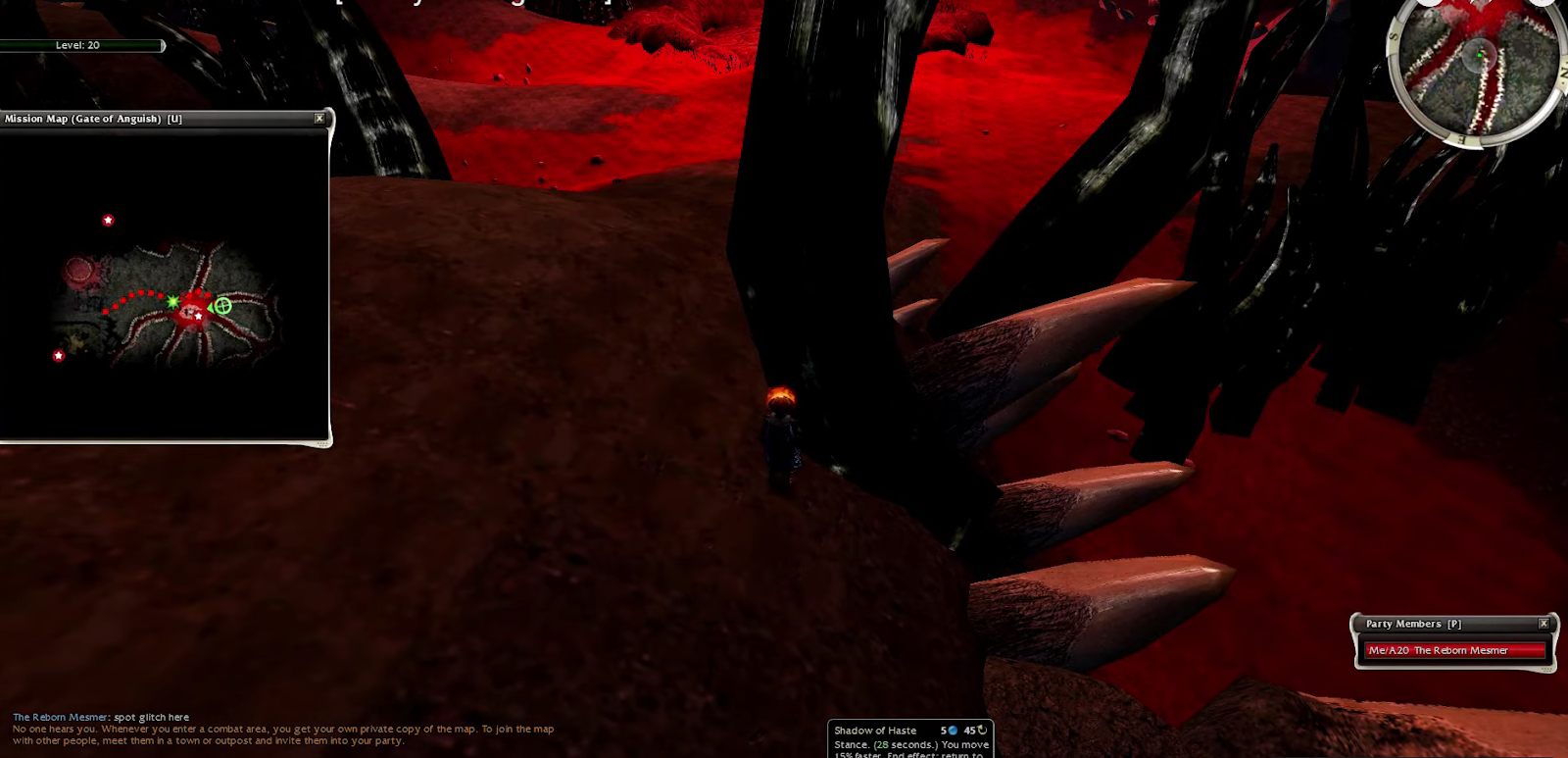Viewport: 1568px width, 758px height.
Task: Click the green circle marker on Mission Map
Action: pos(223,306)
